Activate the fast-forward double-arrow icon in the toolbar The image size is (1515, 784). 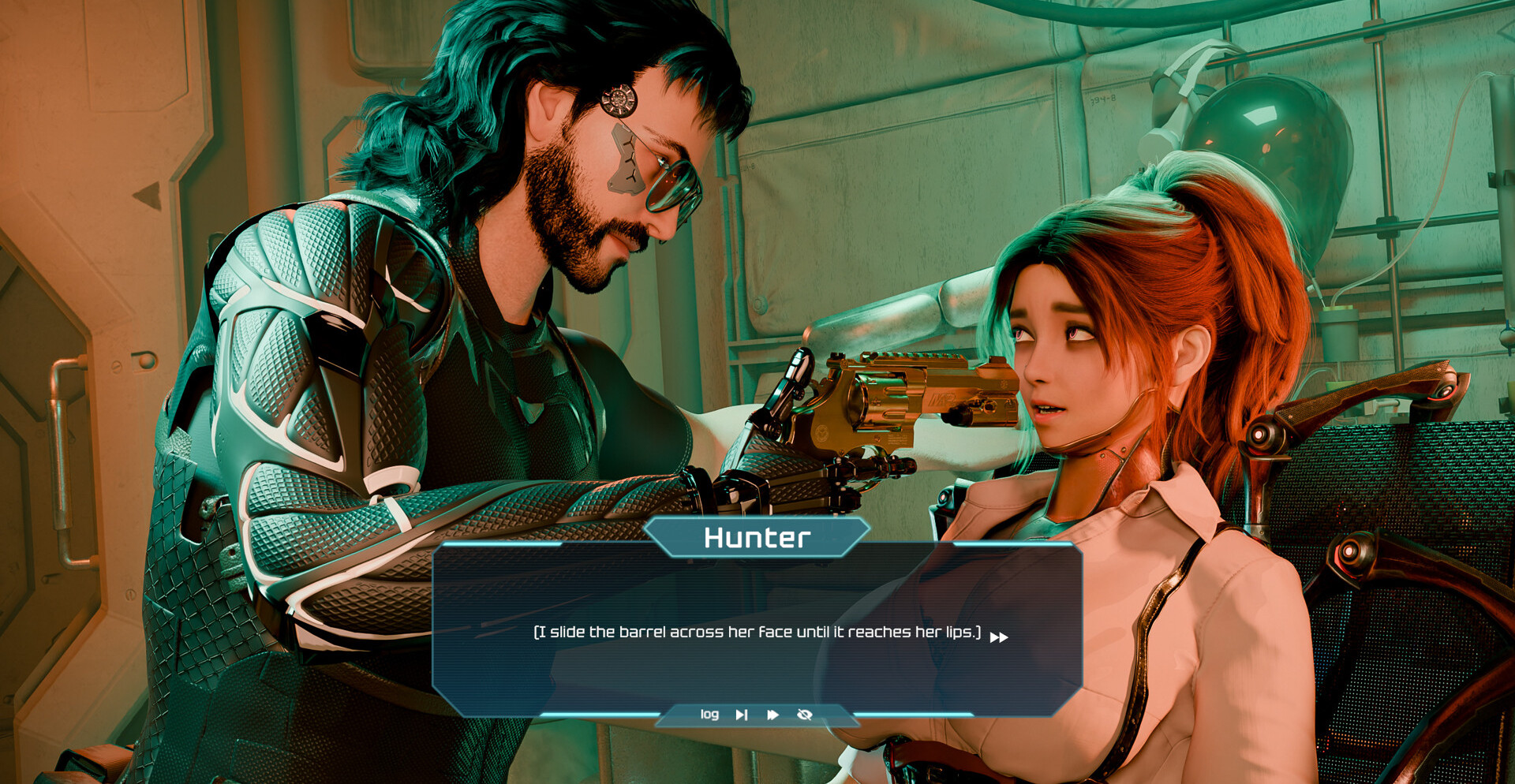coord(772,715)
